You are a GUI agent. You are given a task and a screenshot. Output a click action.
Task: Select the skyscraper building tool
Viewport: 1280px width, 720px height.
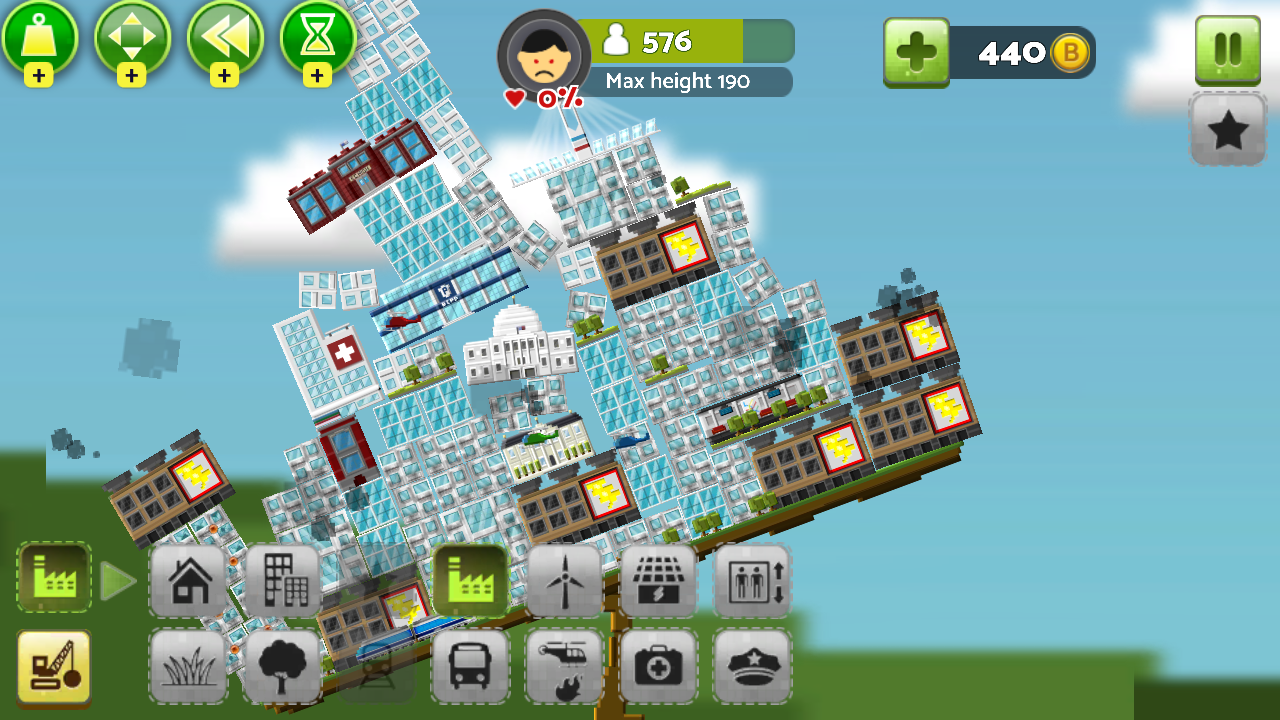283,580
